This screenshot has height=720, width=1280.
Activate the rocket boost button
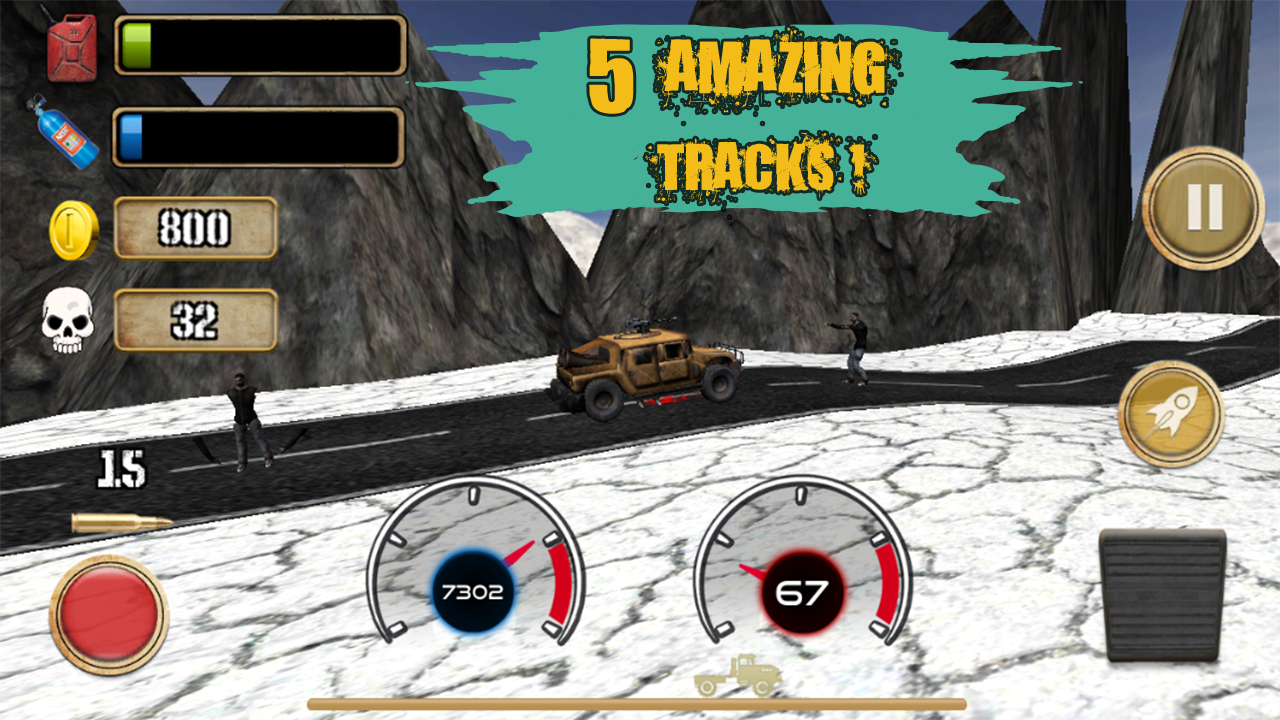tap(1170, 413)
